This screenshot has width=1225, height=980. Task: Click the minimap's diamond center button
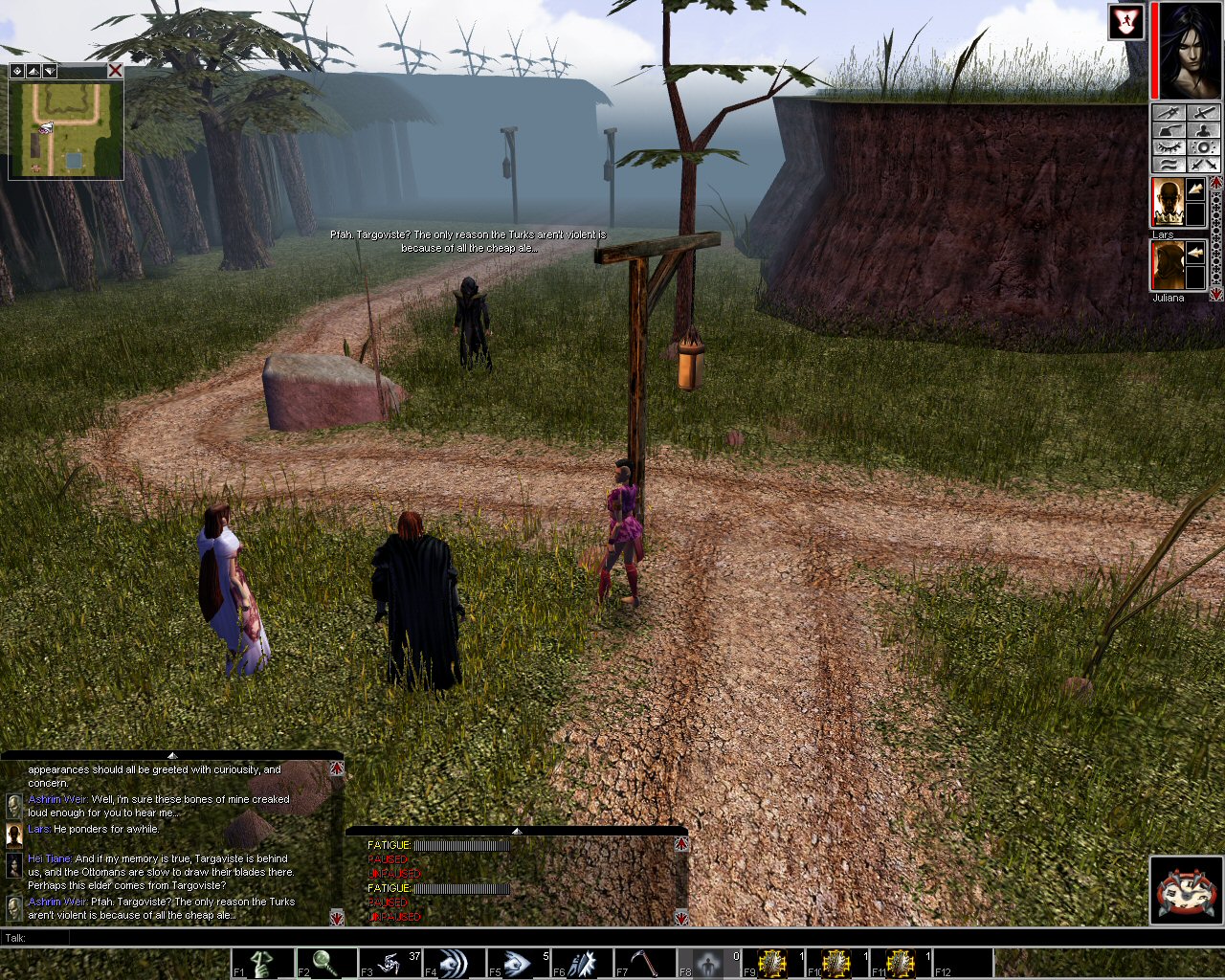[17, 71]
